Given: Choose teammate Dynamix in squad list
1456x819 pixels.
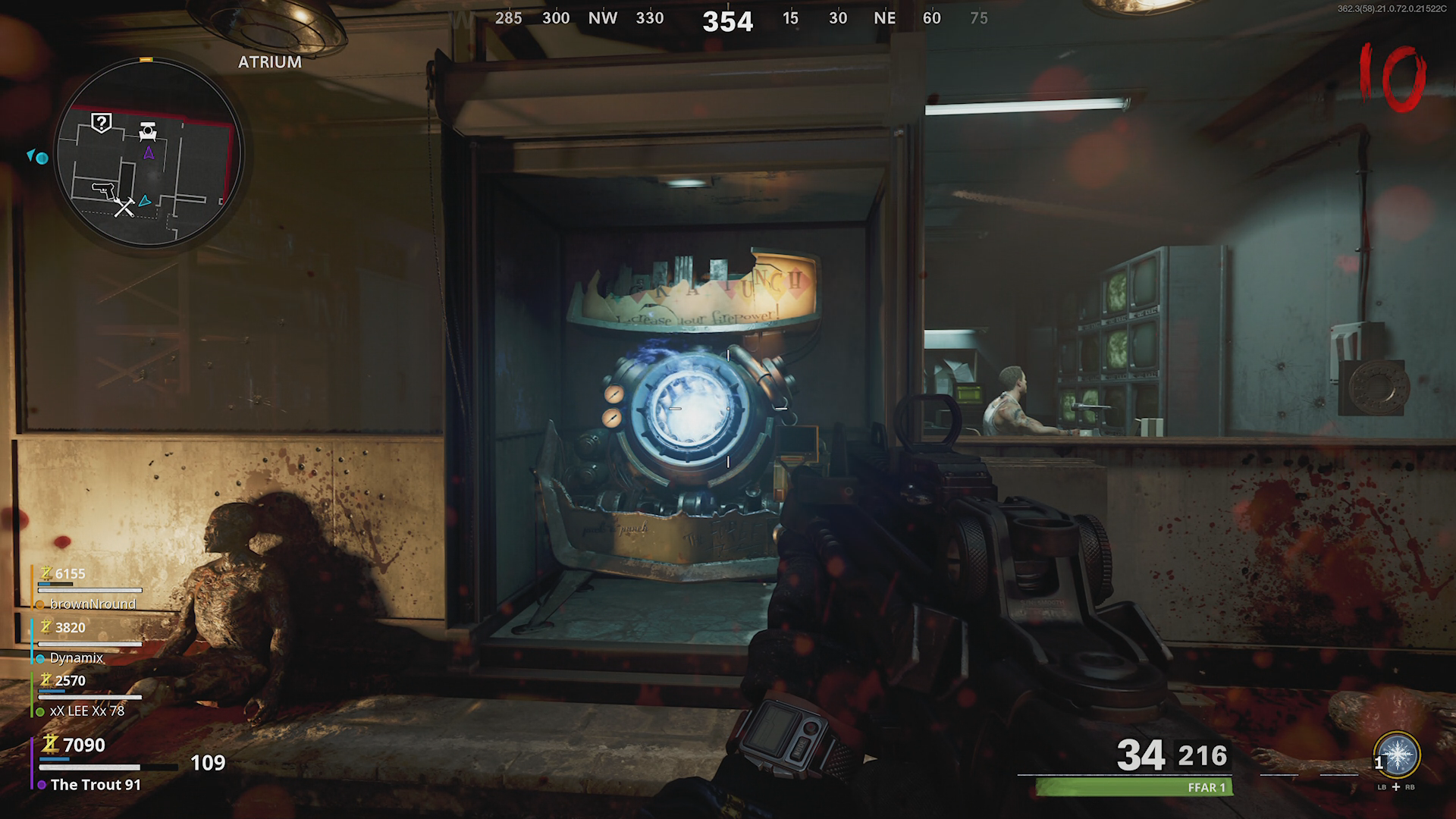Looking at the screenshot, I should [76, 657].
